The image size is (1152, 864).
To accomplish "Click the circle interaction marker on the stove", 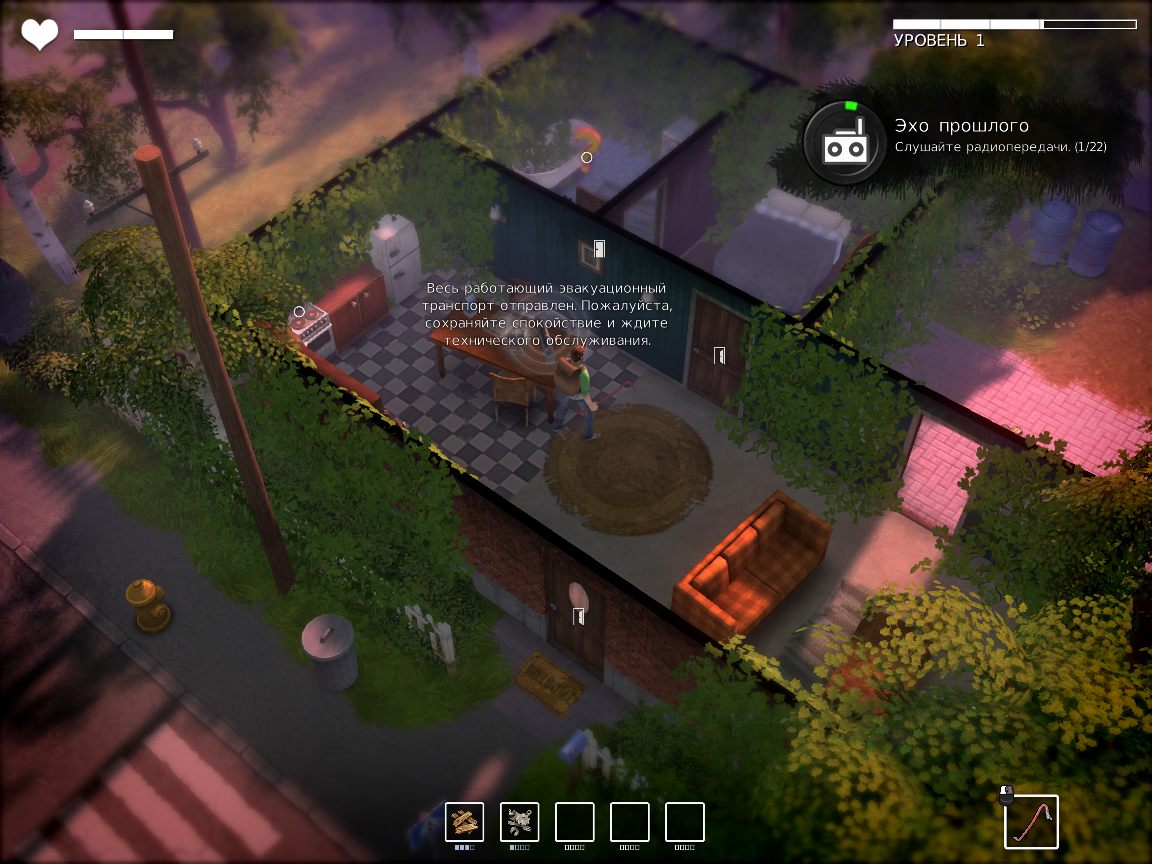I will pos(299,312).
